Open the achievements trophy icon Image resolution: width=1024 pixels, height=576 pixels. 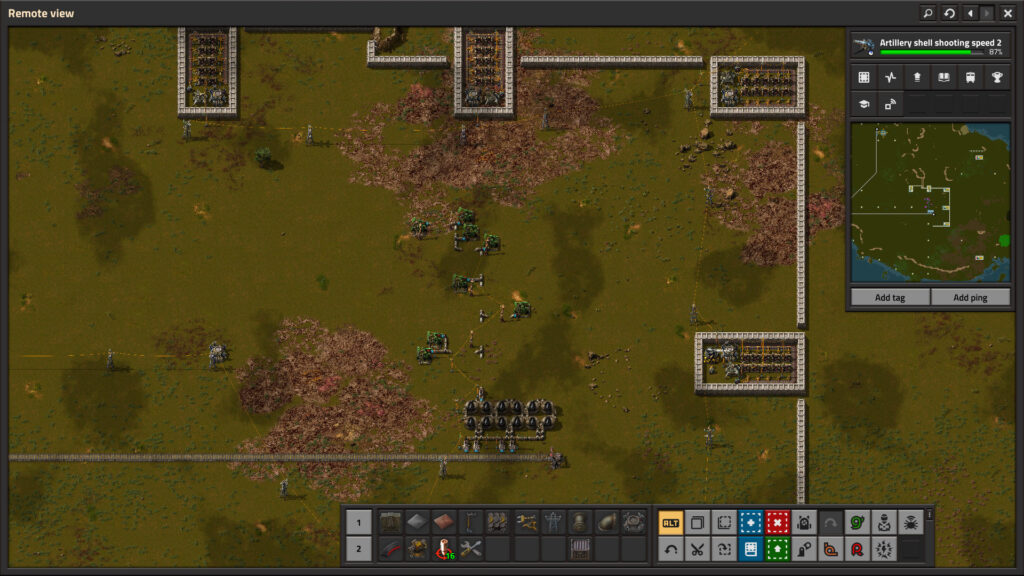(996, 77)
